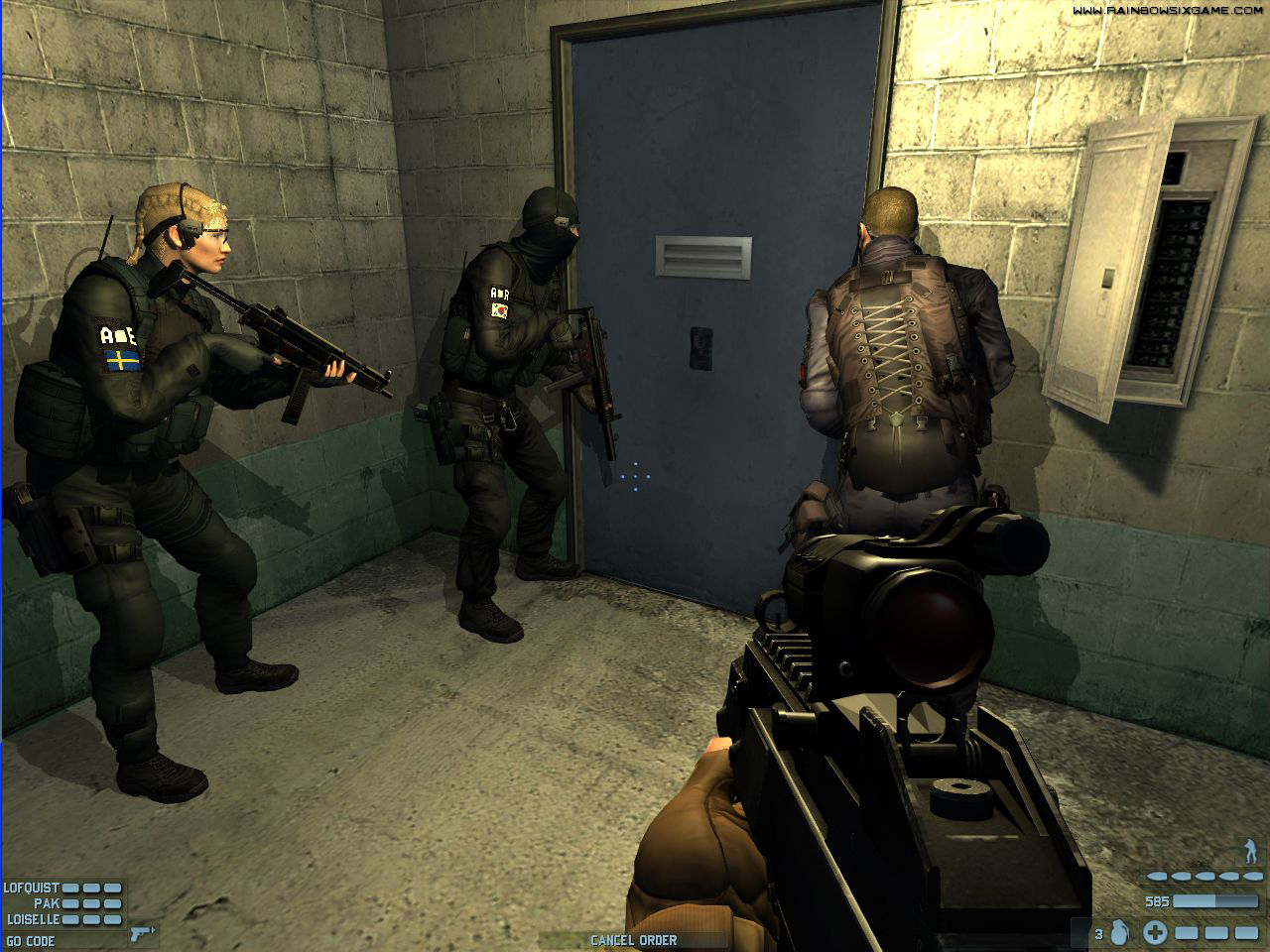Click the 585 ammo progress bar
Viewport: 1270px width, 952px height.
tap(1215, 901)
